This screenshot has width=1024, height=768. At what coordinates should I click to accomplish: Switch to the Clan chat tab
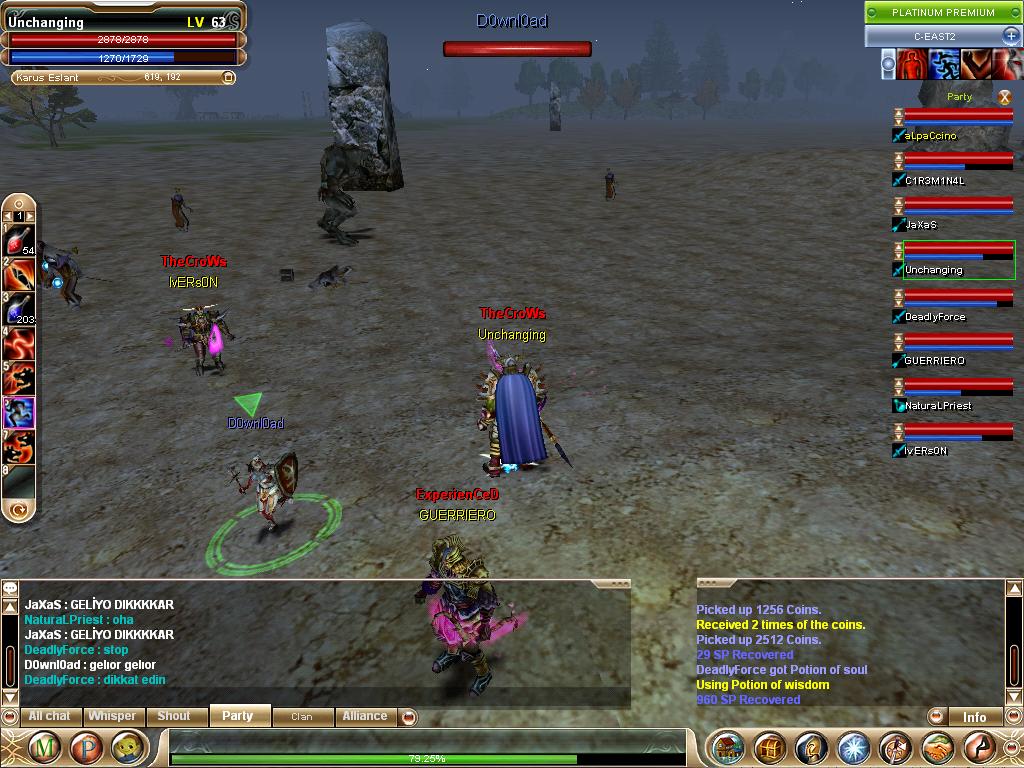pos(301,716)
